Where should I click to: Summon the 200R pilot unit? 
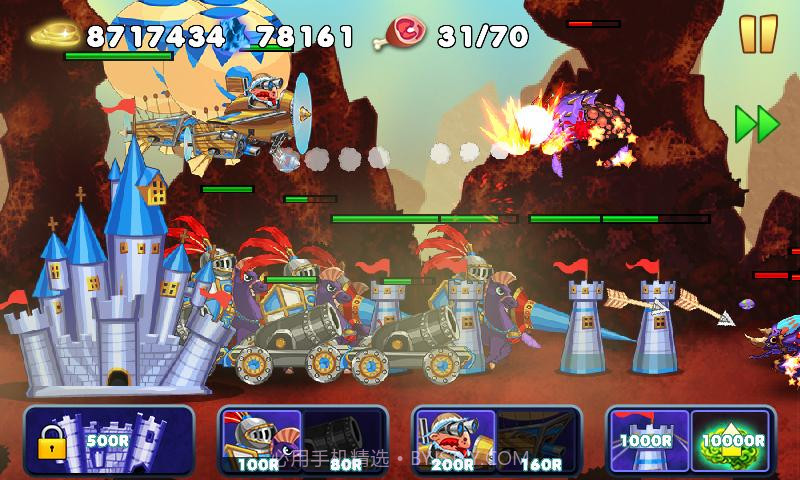click(453, 437)
